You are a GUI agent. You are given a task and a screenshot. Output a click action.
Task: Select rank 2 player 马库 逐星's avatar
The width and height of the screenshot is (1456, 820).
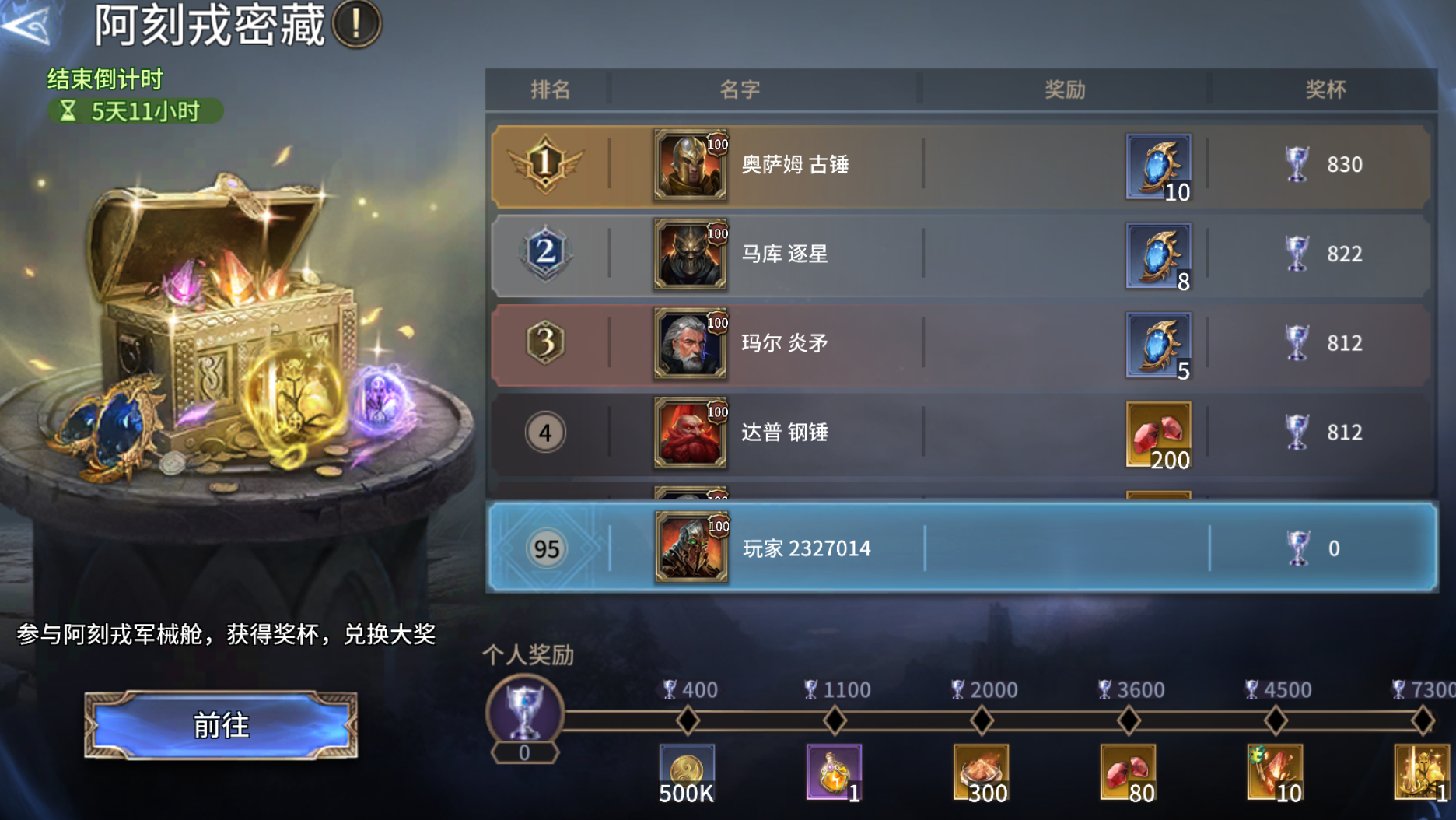click(x=689, y=254)
